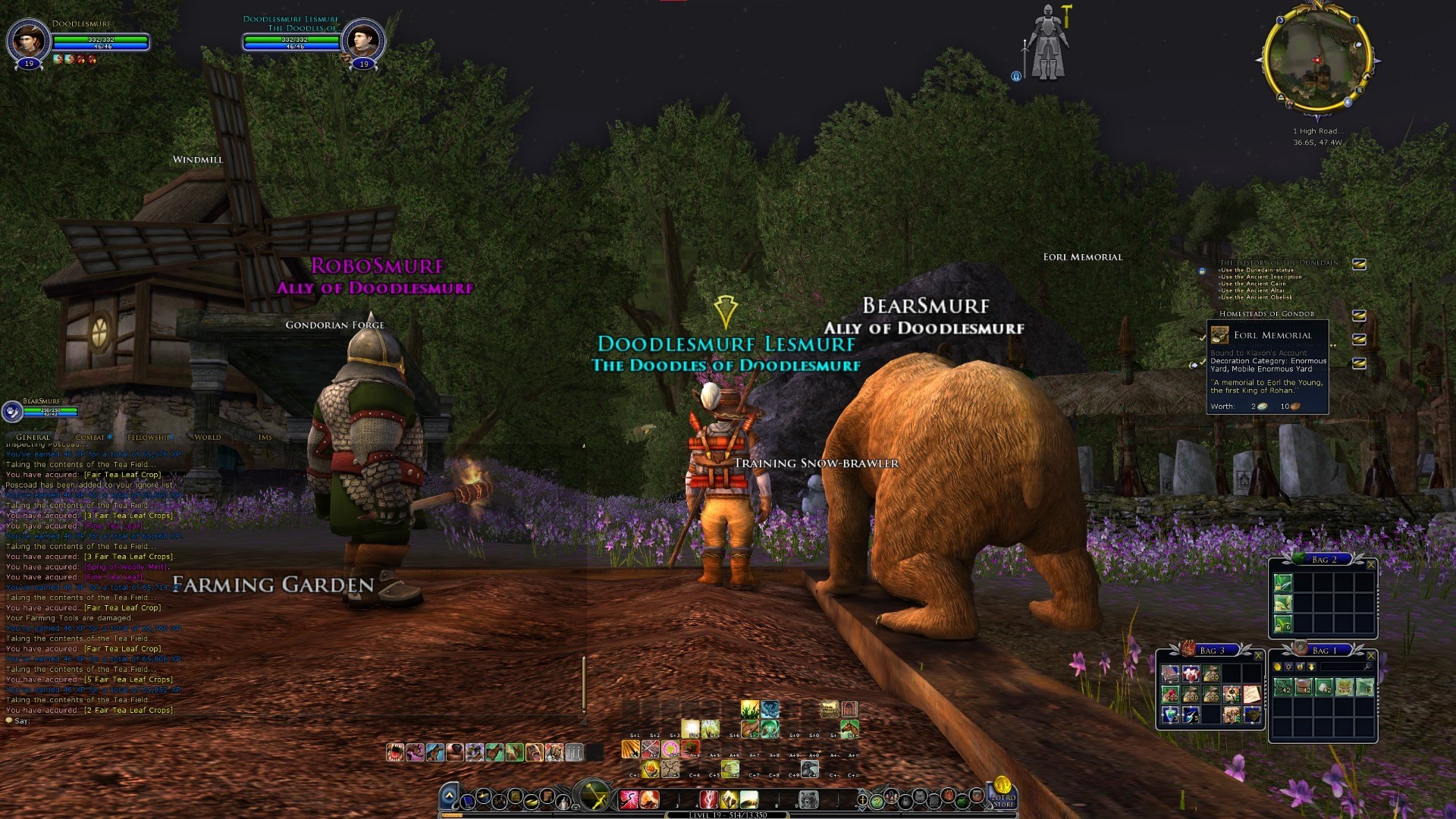Select Doodlesmurf's player portrait
Image resolution: width=1456 pixels, height=819 pixels.
click(x=29, y=39)
